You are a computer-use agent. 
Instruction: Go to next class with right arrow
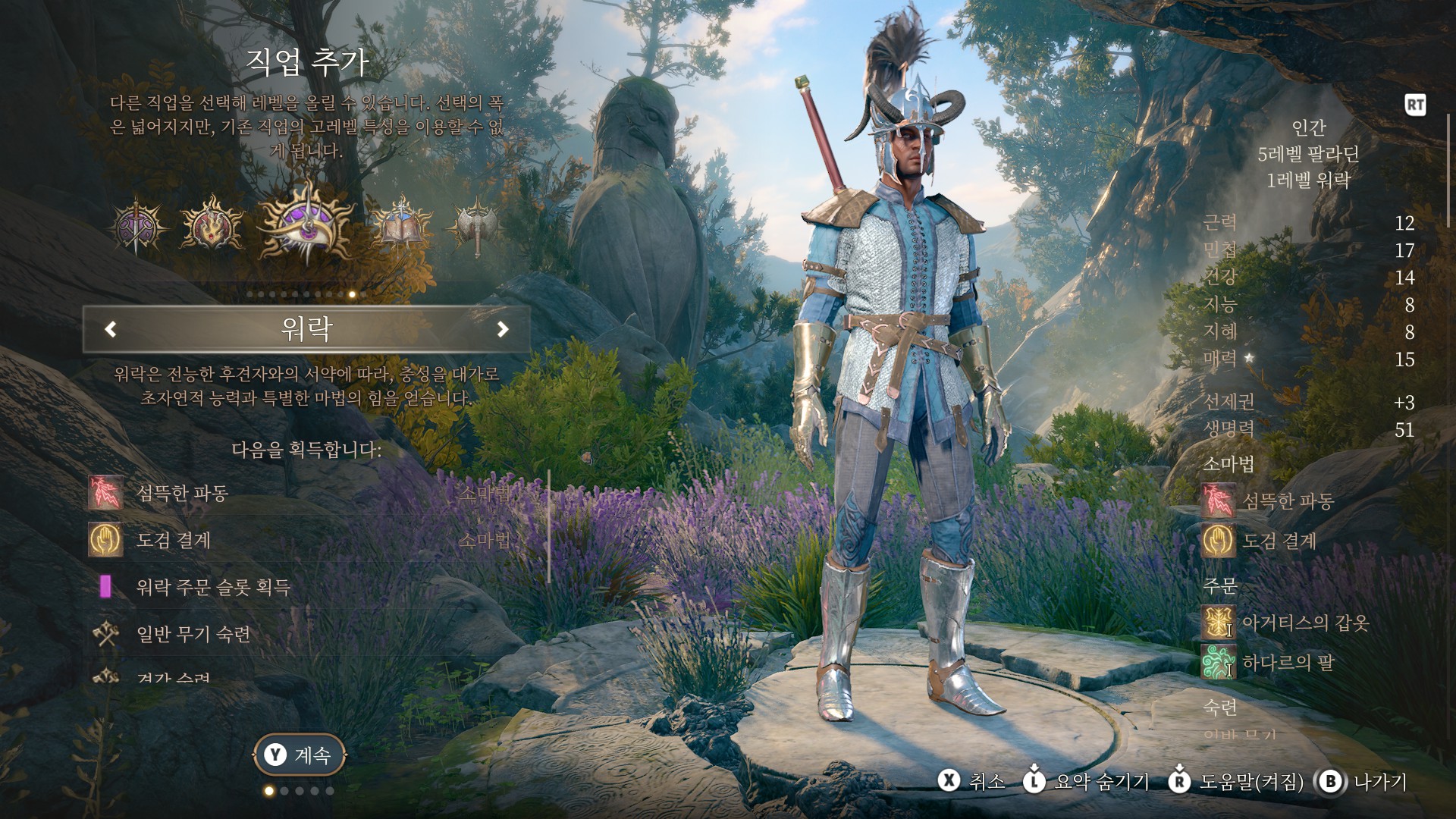(502, 329)
